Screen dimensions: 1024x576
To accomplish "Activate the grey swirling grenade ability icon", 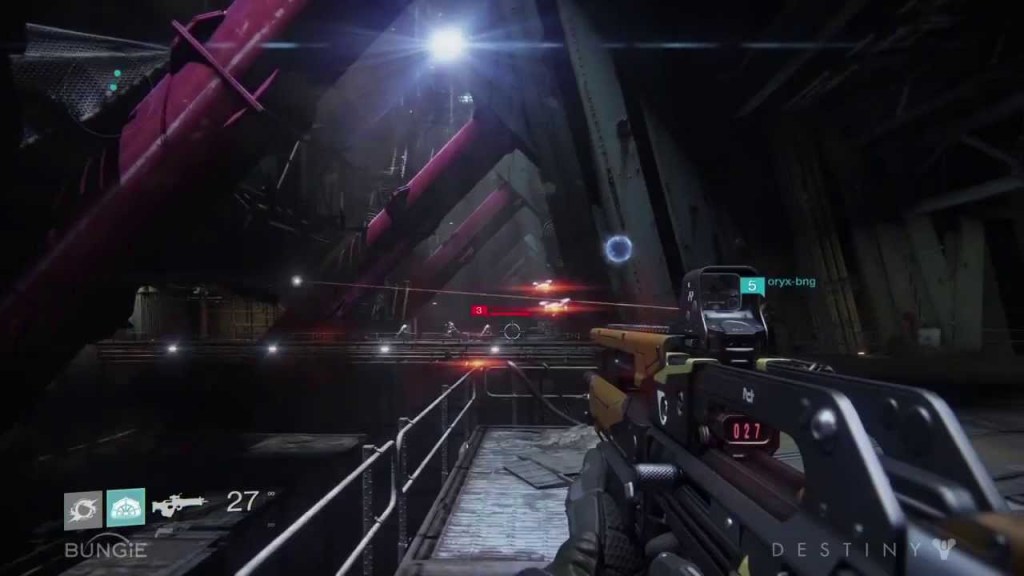I will coord(83,509).
